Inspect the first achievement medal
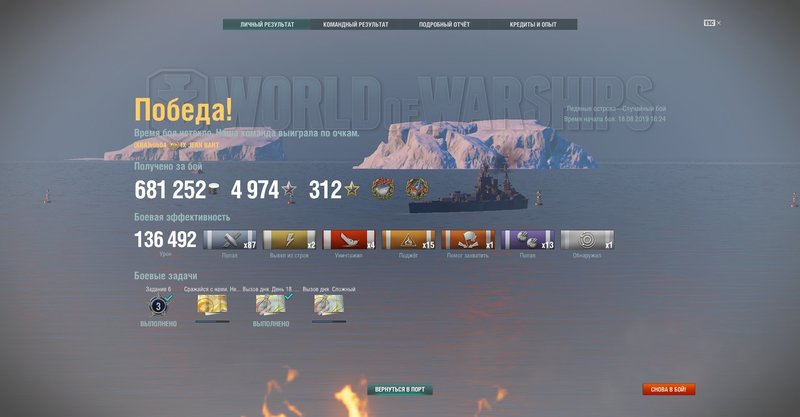 click(383, 190)
